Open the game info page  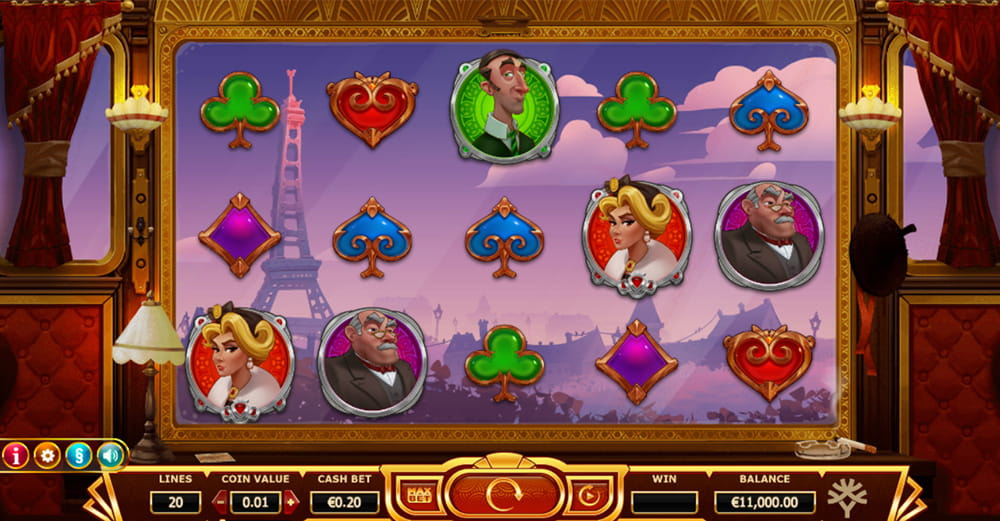[16, 456]
